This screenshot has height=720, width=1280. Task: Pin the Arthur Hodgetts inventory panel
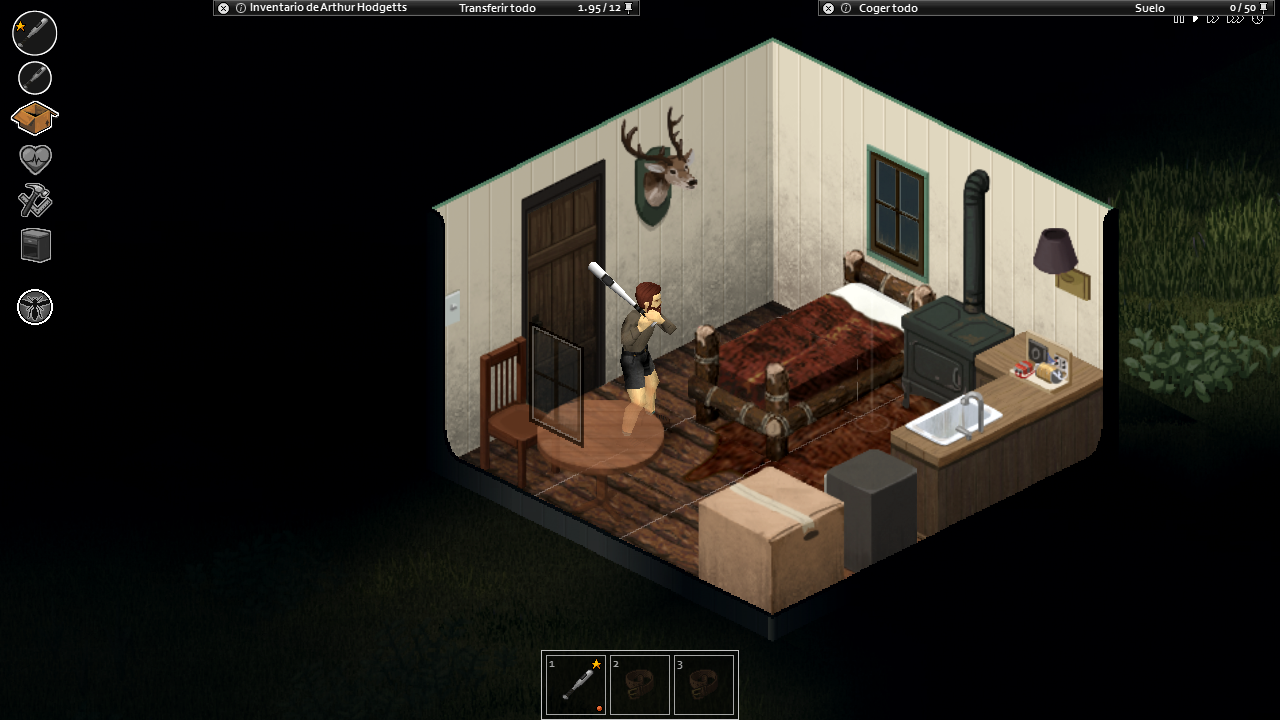627,8
